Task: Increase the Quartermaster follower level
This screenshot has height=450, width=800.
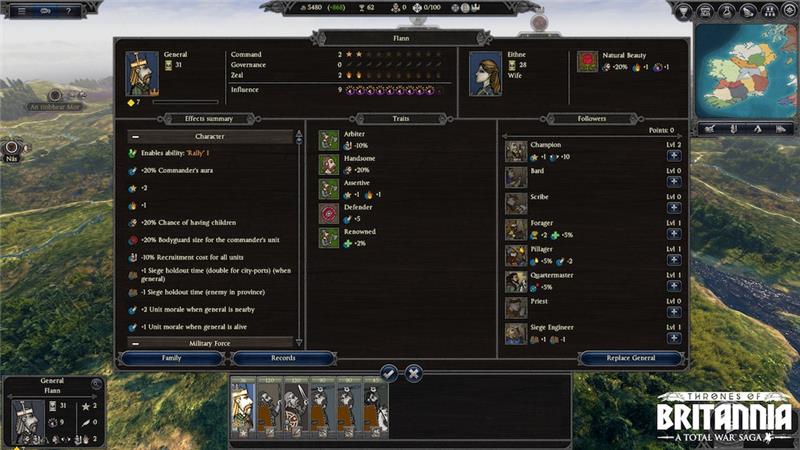Action: pyautogui.click(x=673, y=286)
